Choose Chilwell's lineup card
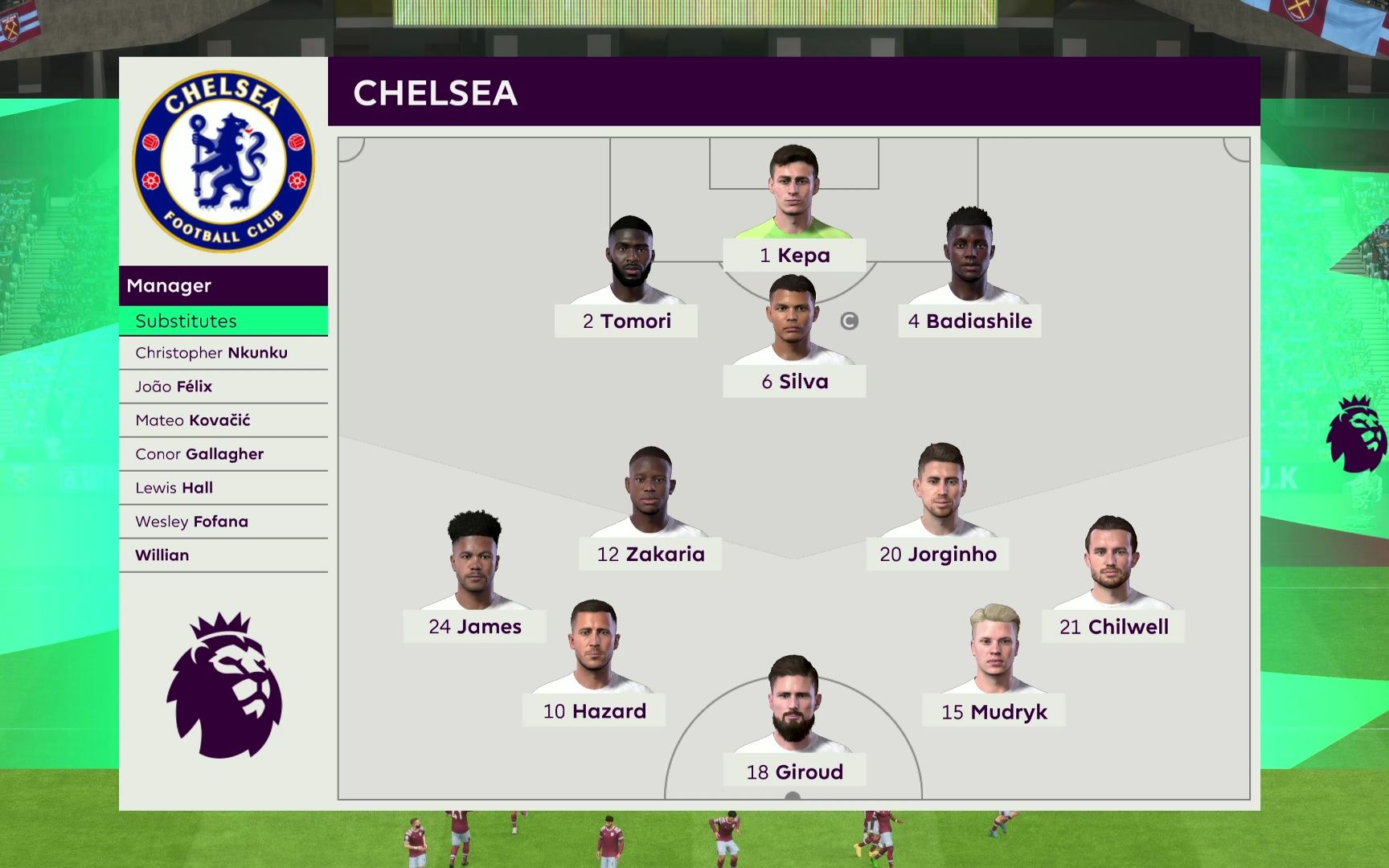 (1113, 626)
